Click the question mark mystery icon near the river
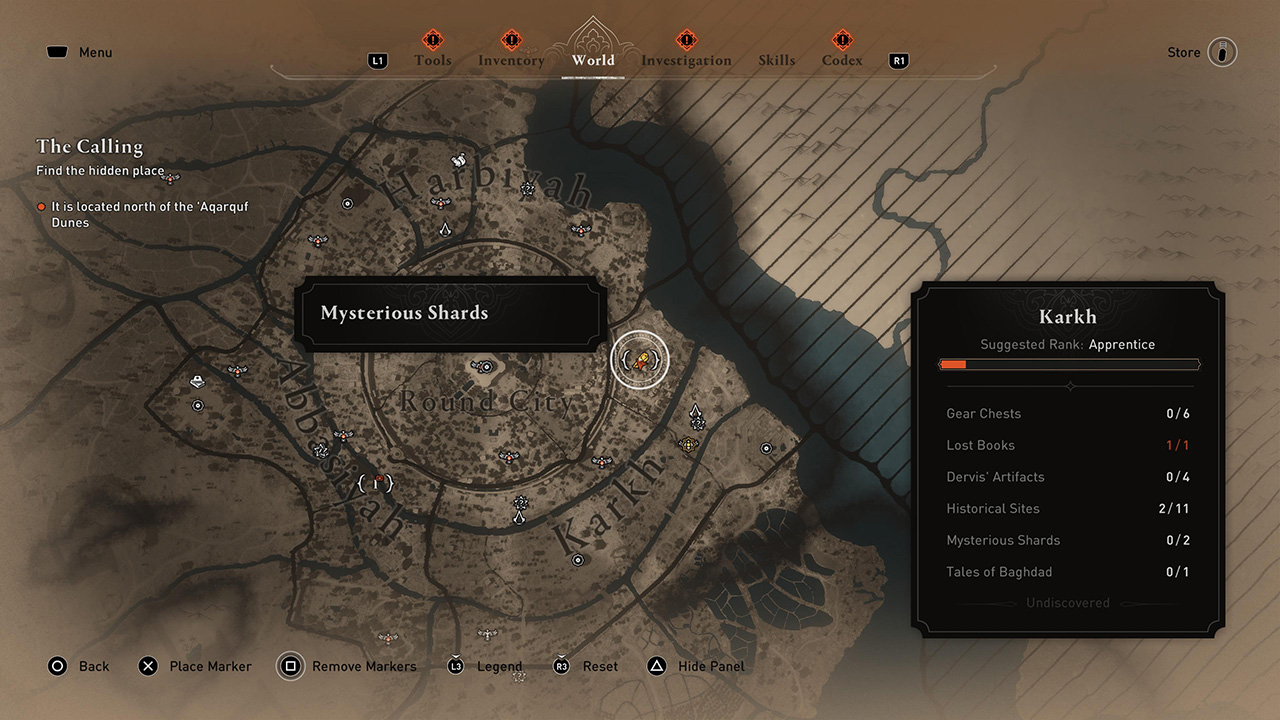Image resolution: width=1280 pixels, height=720 pixels. click(x=698, y=426)
